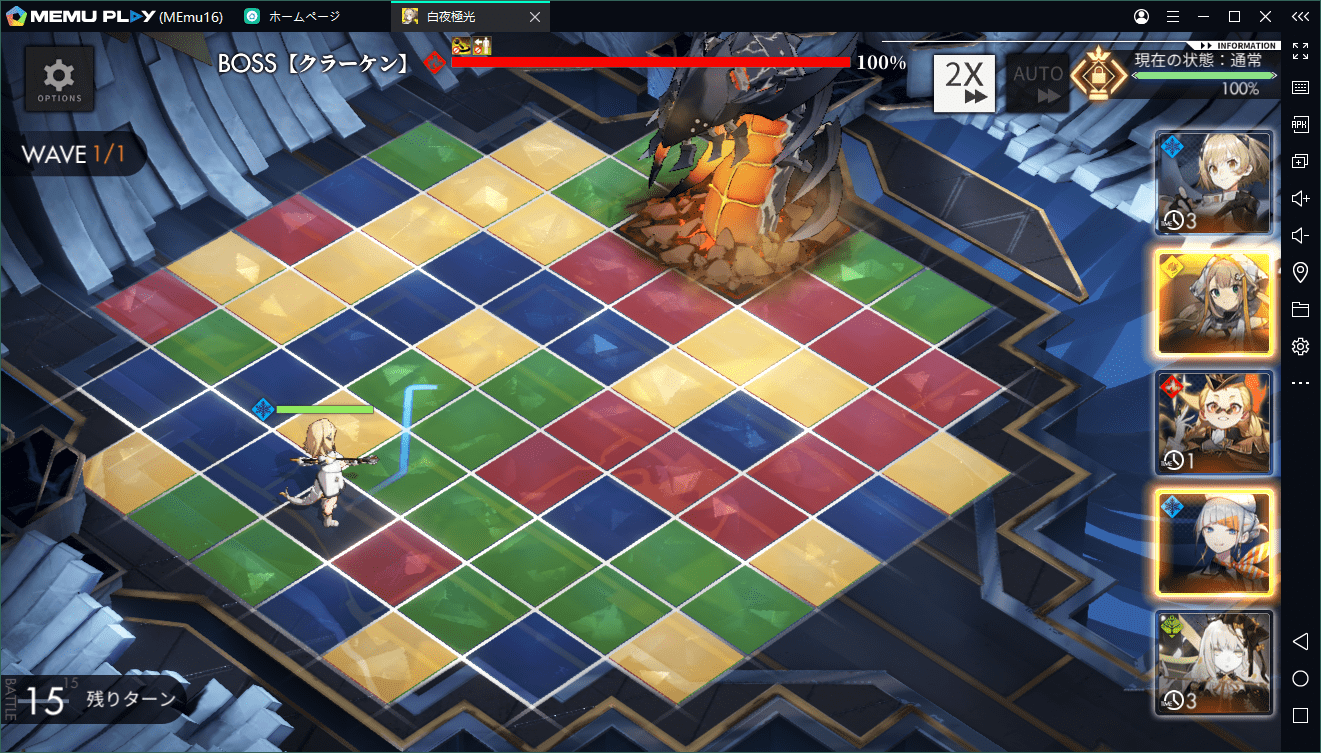Image resolution: width=1321 pixels, height=753 pixels.
Task: Close the 白夜極光 tab
Action: (535, 17)
